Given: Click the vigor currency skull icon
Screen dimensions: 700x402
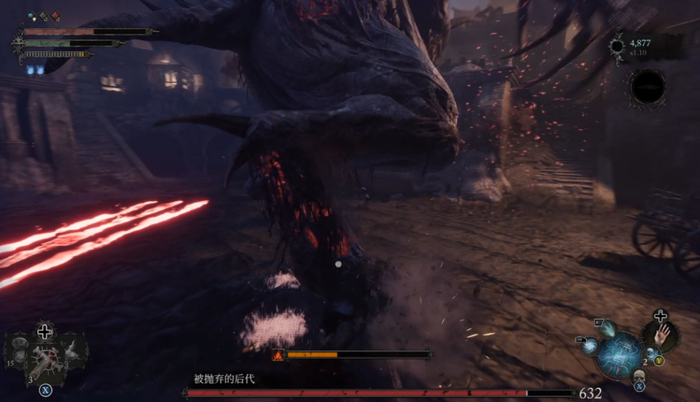Looking at the screenshot, I should pyautogui.click(x=617, y=46).
